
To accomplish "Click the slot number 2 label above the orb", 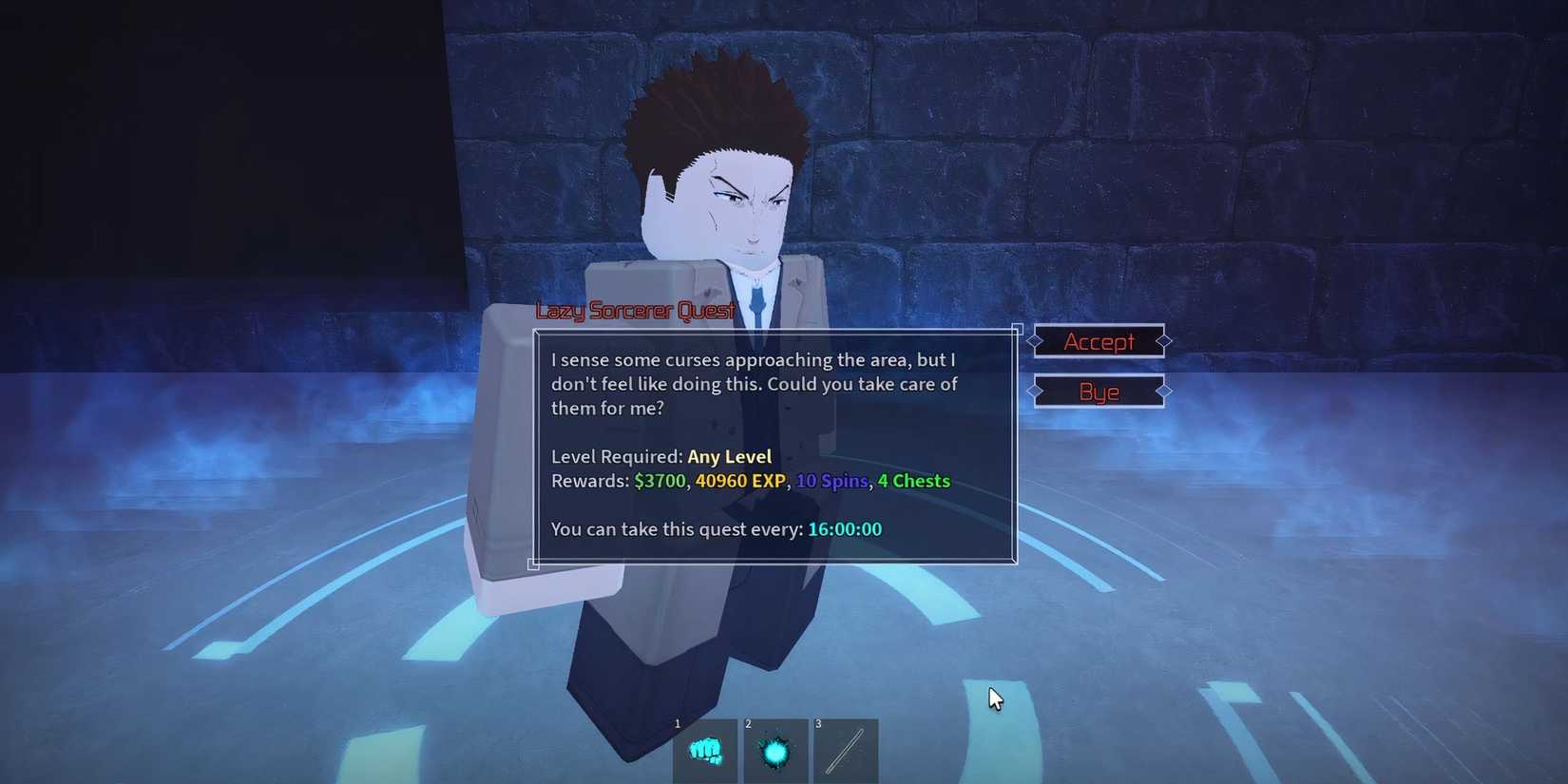I will click(x=748, y=723).
